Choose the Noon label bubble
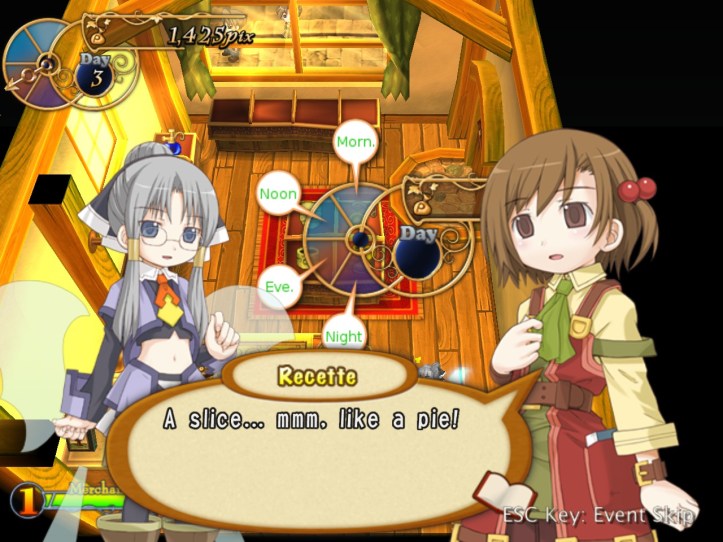Image resolution: width=723 pixels, height=542 pixels. tap(278, 193)
